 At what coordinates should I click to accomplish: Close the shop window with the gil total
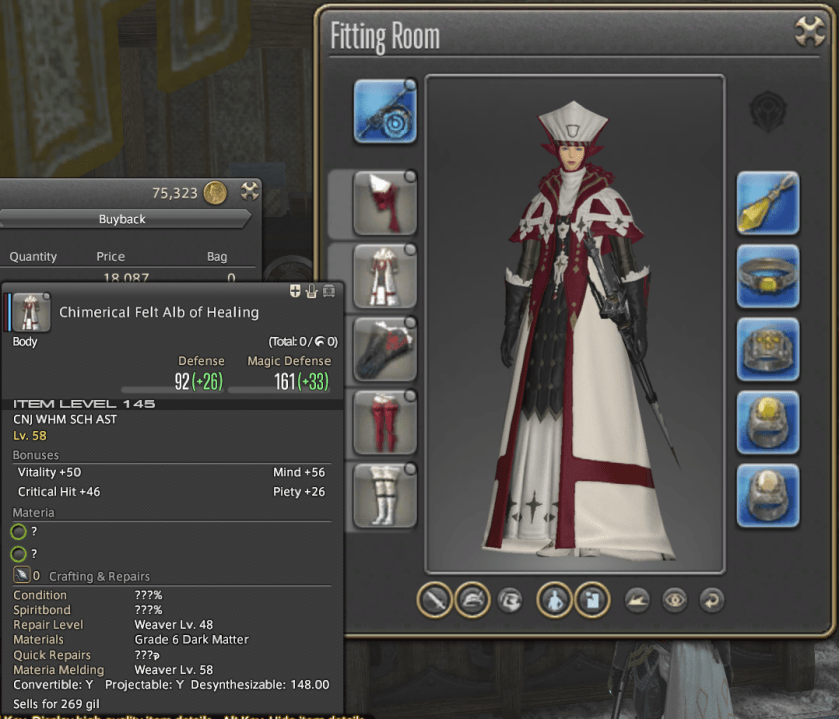coord(250,192)
